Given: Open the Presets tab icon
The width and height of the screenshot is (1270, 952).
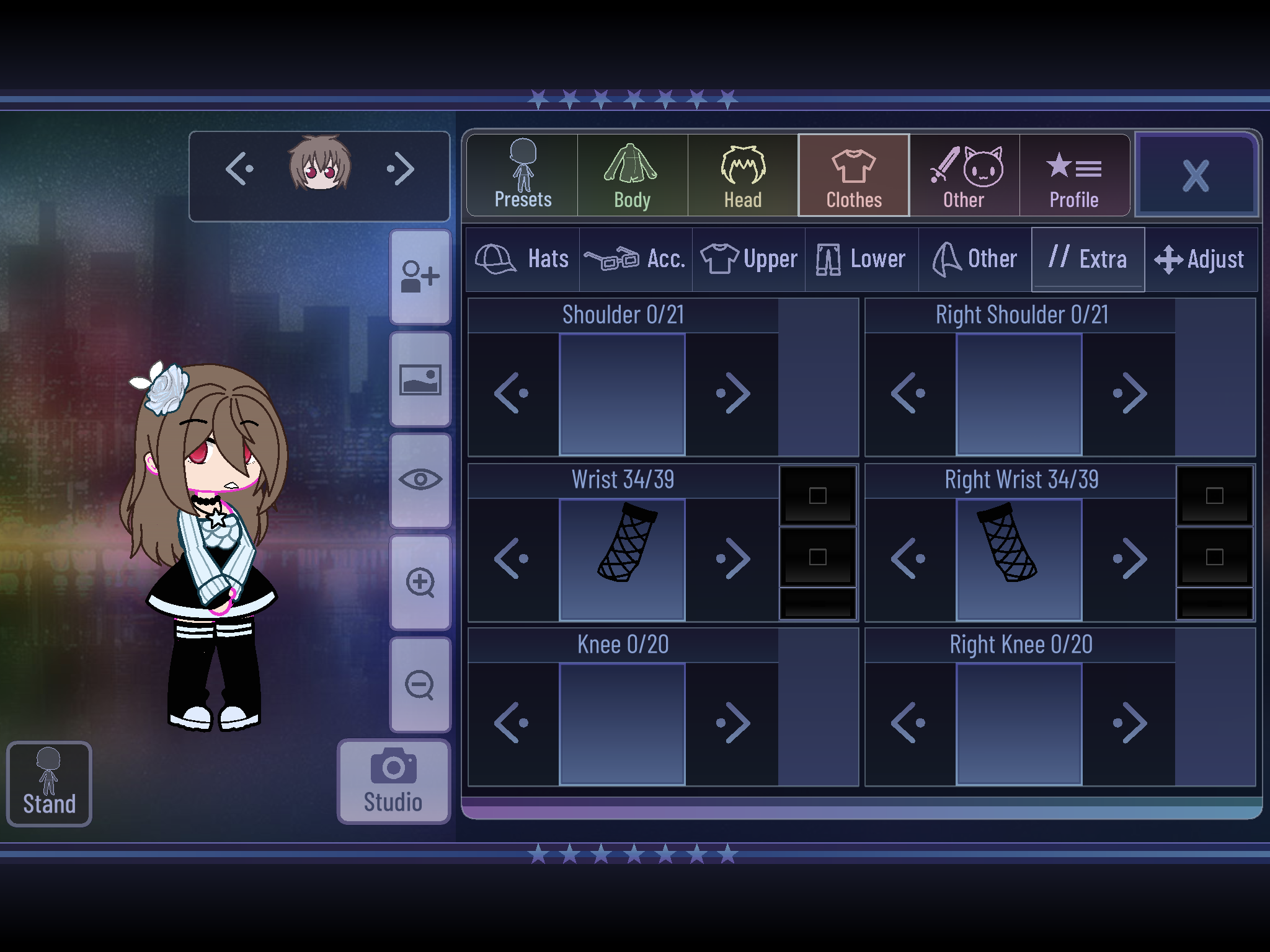Looking at the screenshot, I should tap(521, 175).
